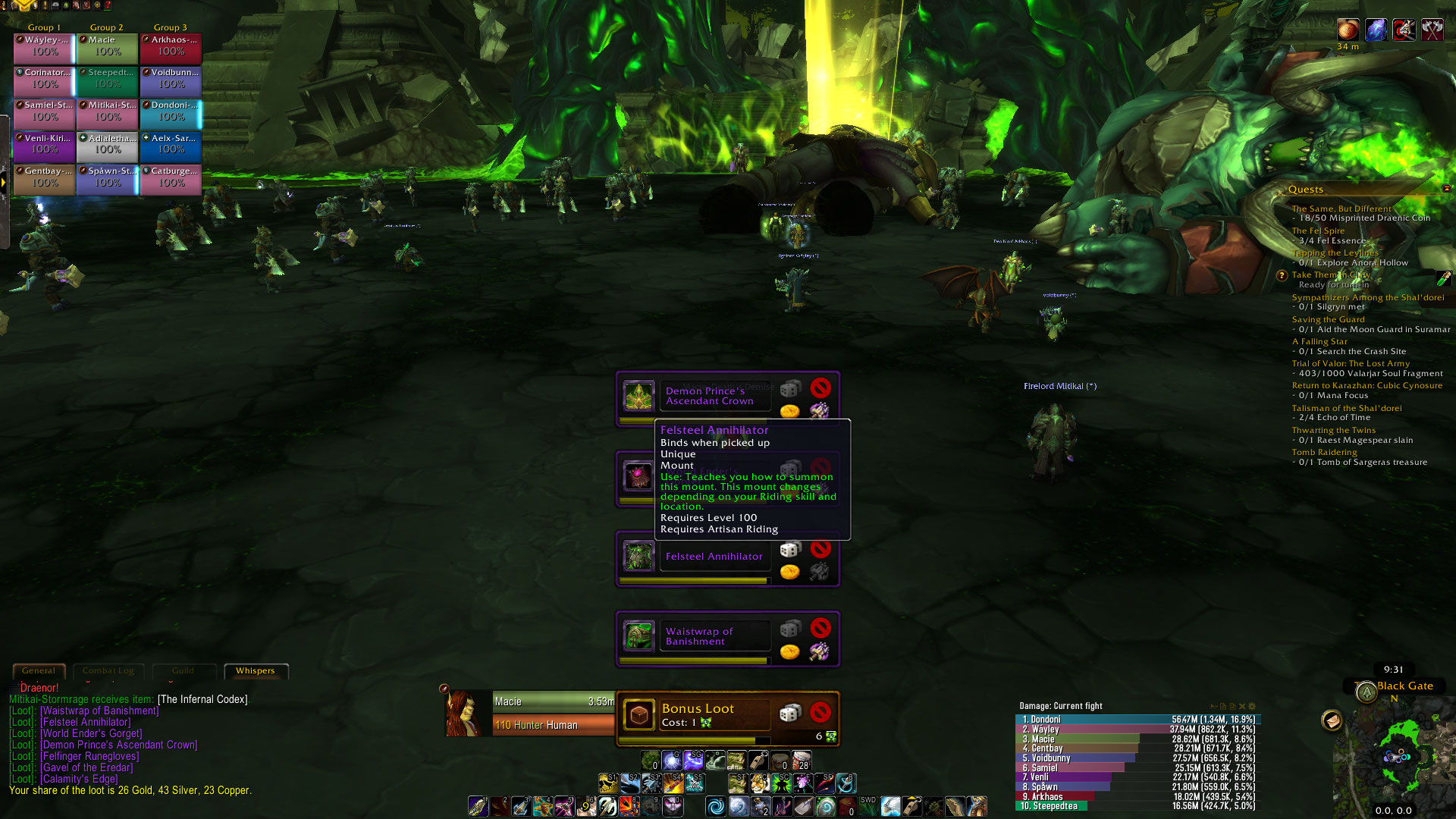Choose Disenchant for Waistwrap of Banishment
The height and width of the screenshot is (819, 1456).
coord(819,651)
